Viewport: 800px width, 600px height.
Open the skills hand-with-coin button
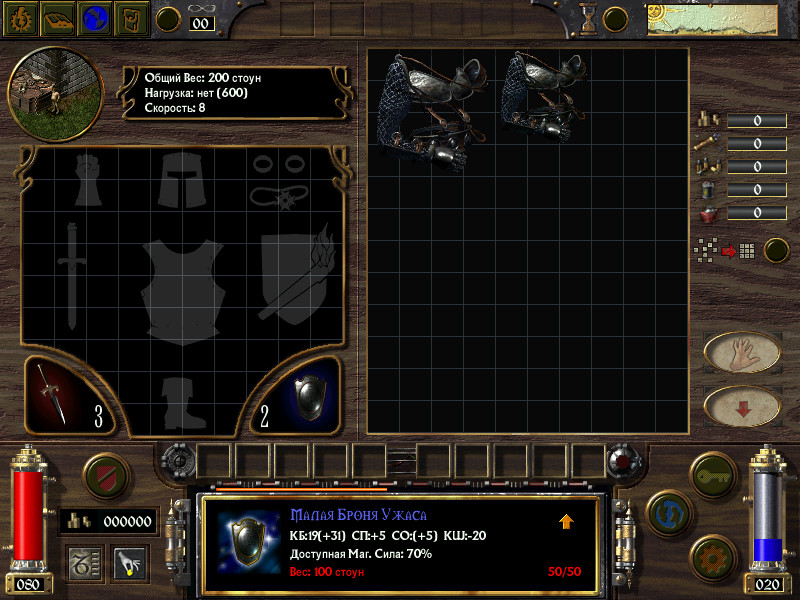129,563
